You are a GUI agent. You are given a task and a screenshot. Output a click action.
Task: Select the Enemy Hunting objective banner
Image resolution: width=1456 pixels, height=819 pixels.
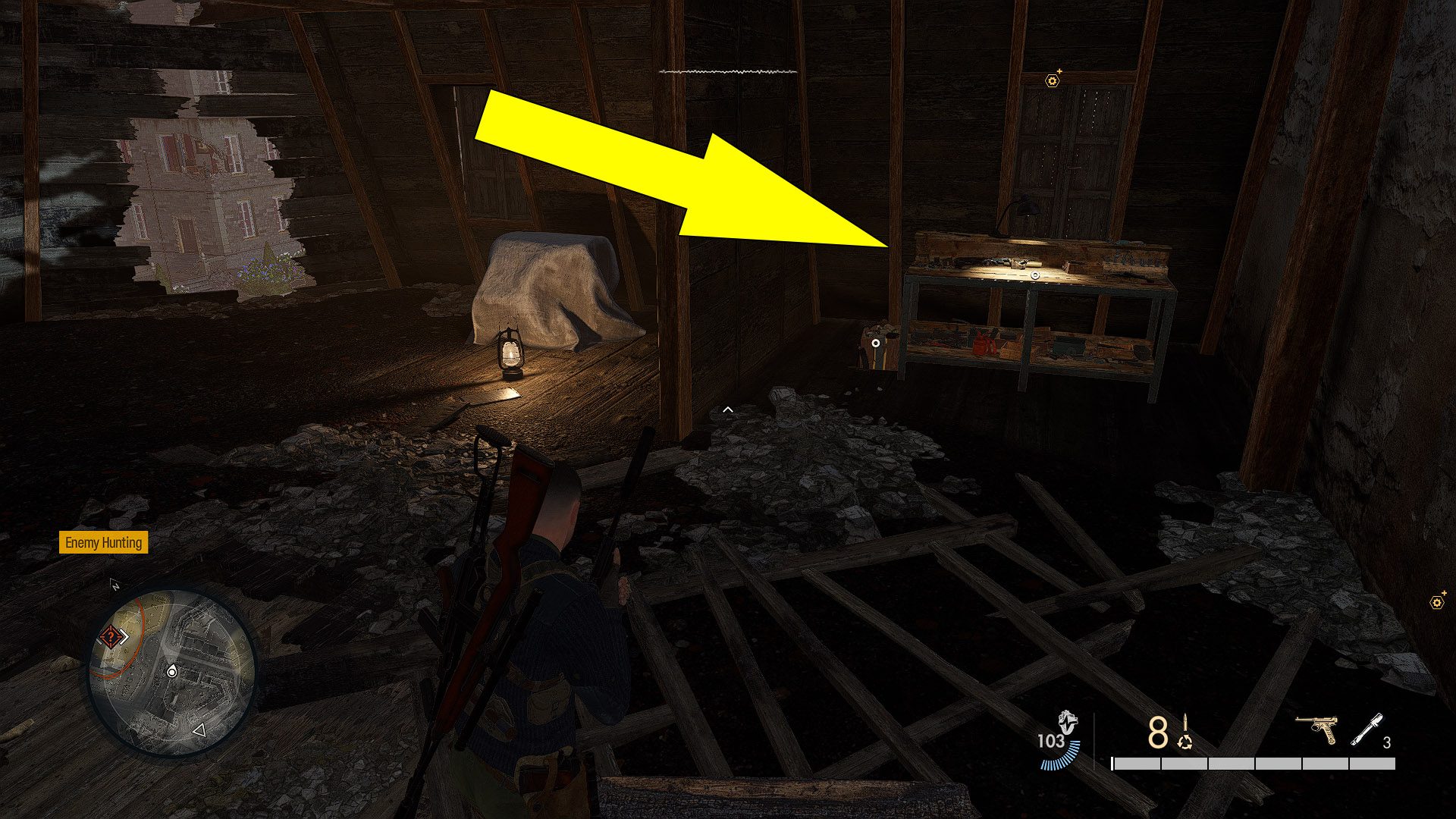coord(103,543)
